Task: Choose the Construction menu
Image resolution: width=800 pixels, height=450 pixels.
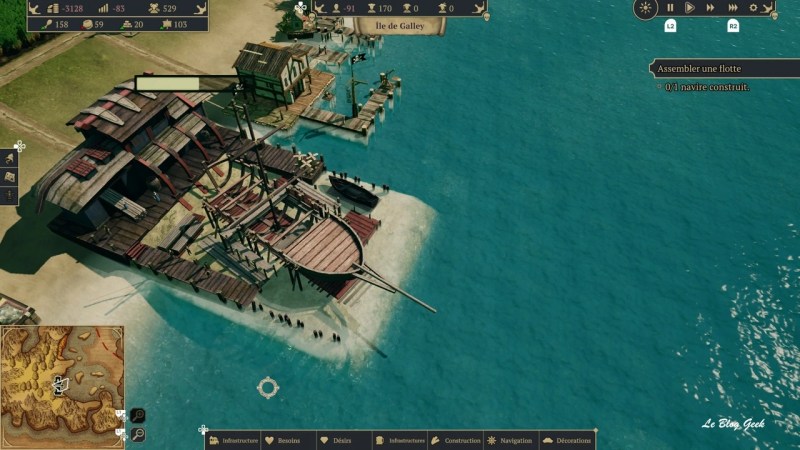Action: [x=456, y=440]
